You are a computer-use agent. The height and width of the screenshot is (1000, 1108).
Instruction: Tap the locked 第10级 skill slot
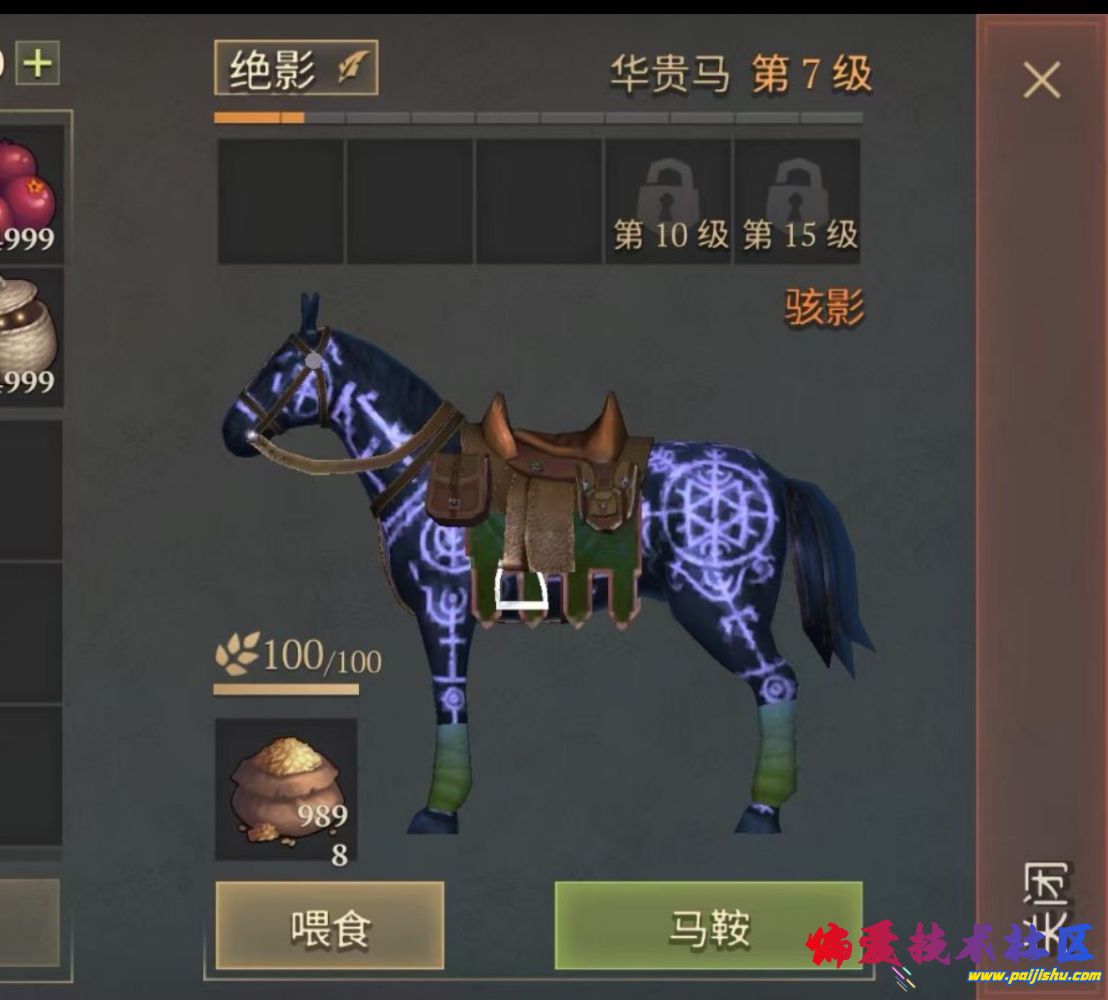(x=669, y=202)
